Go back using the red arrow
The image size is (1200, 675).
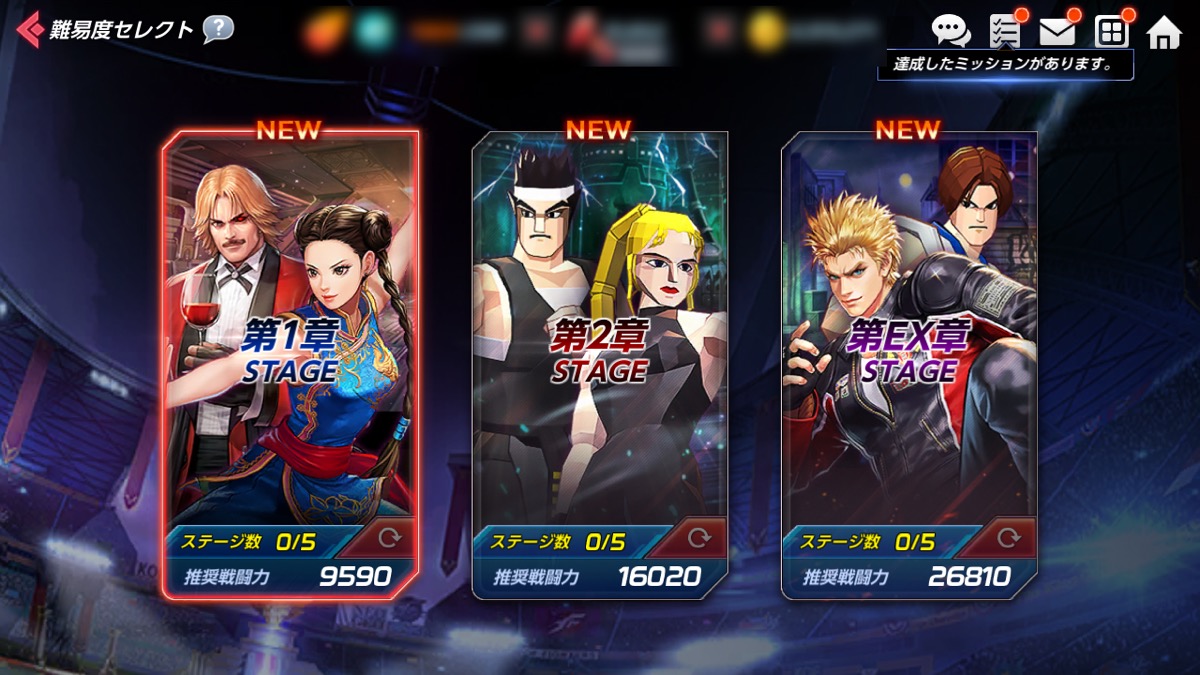pyautogui.click(x=30, y=29)
